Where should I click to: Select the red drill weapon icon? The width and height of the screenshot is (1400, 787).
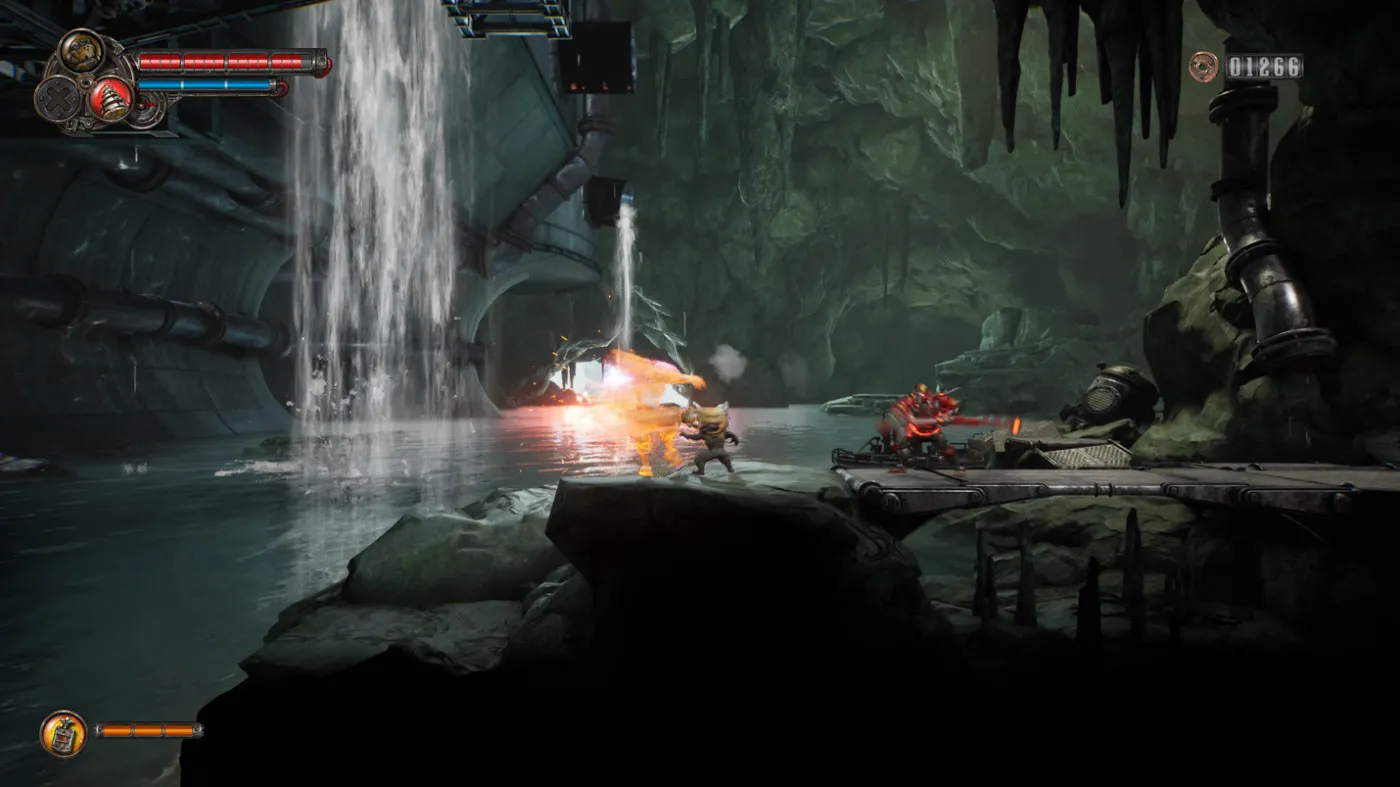(x=109, y=99)
